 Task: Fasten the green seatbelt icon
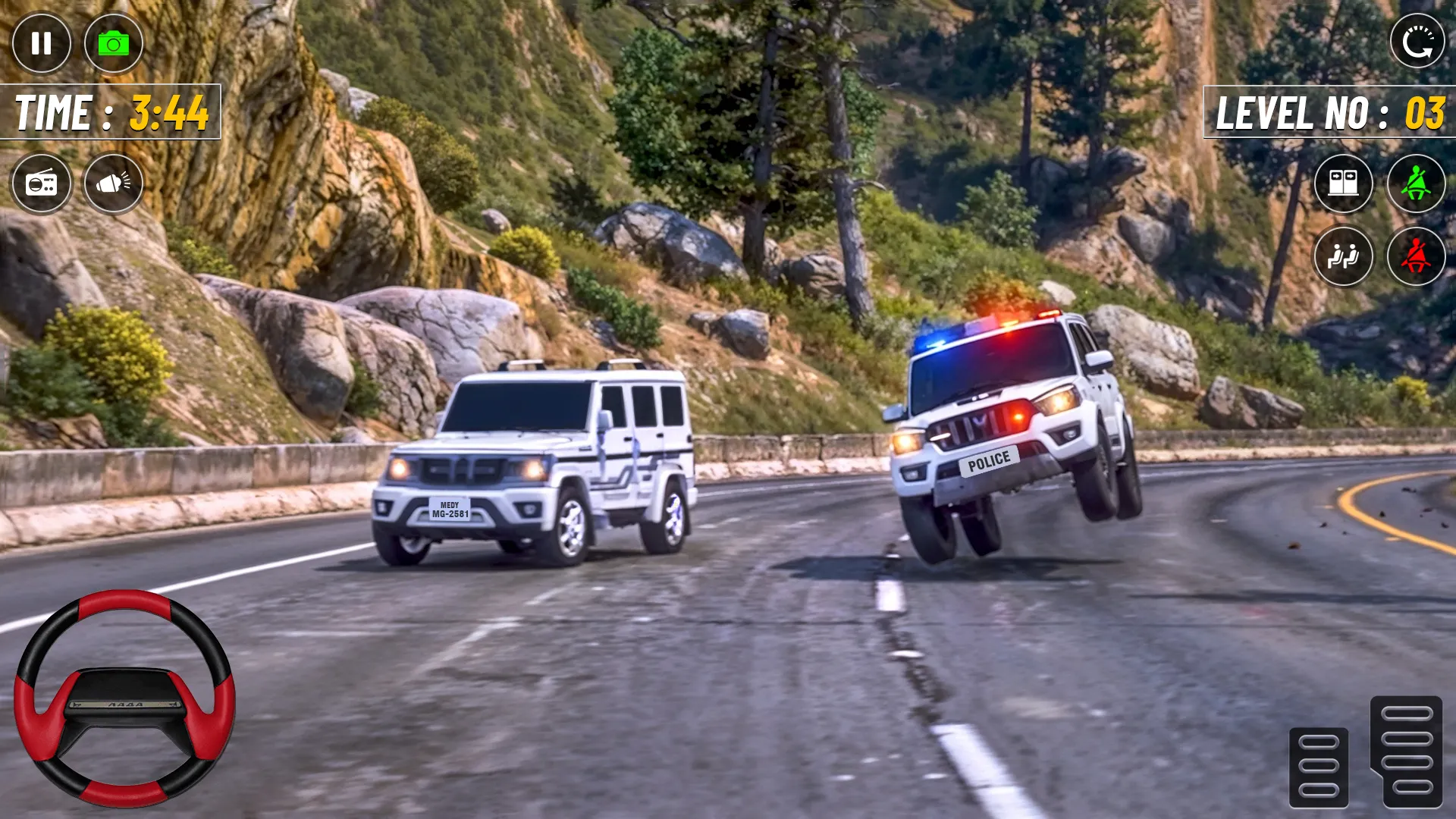[1416, 183]
